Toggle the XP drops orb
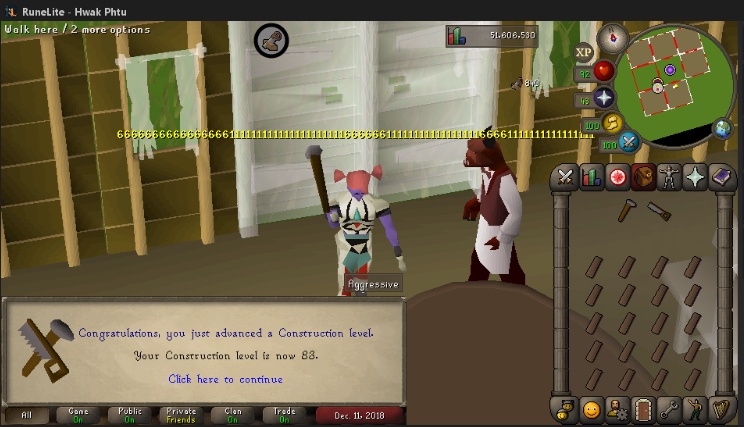Screen dimensions: 744x427 (x=584, y=52)
